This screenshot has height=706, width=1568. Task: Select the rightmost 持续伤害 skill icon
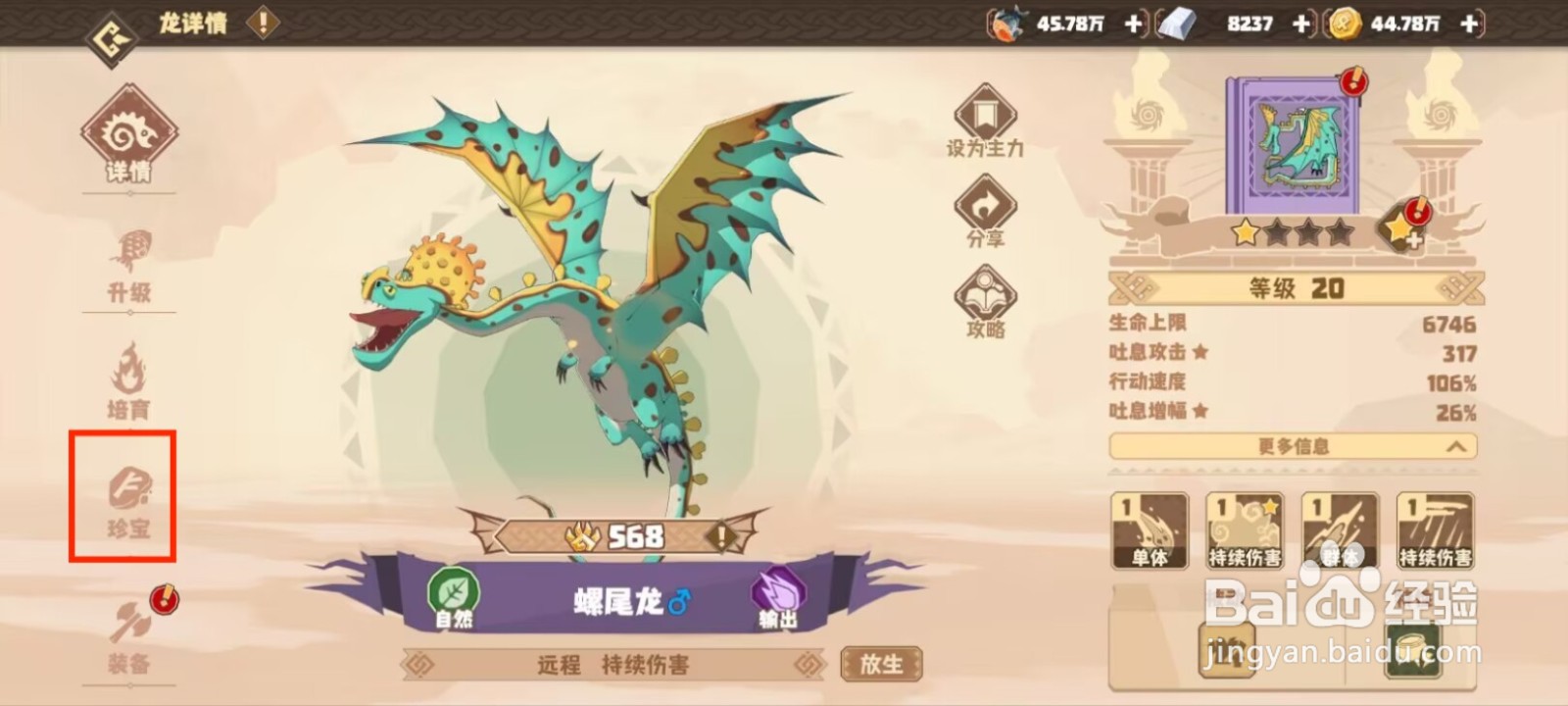click(1436, 529)
